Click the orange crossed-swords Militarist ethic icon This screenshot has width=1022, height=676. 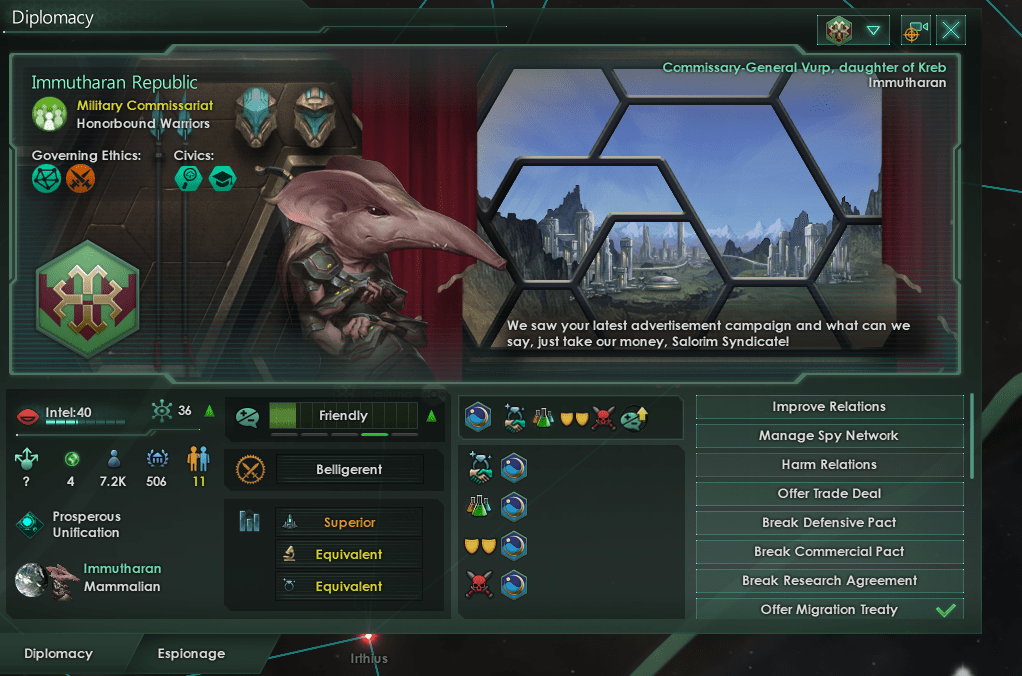point(79,179)
